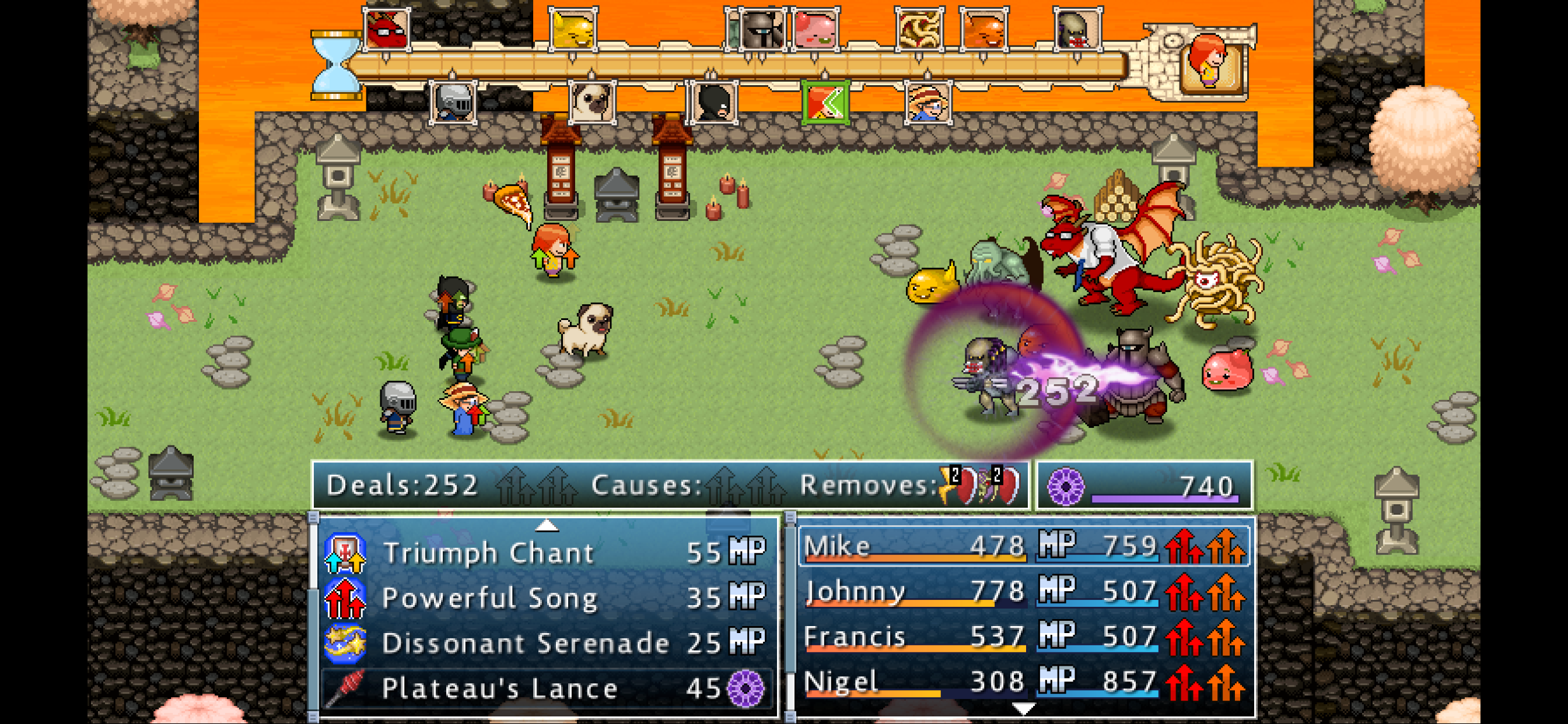Viewport: 1568px width, 724px height.
Task: Select the straw hat hero timeline portrait
Action: pyautogui.click(x=926, y=101)
